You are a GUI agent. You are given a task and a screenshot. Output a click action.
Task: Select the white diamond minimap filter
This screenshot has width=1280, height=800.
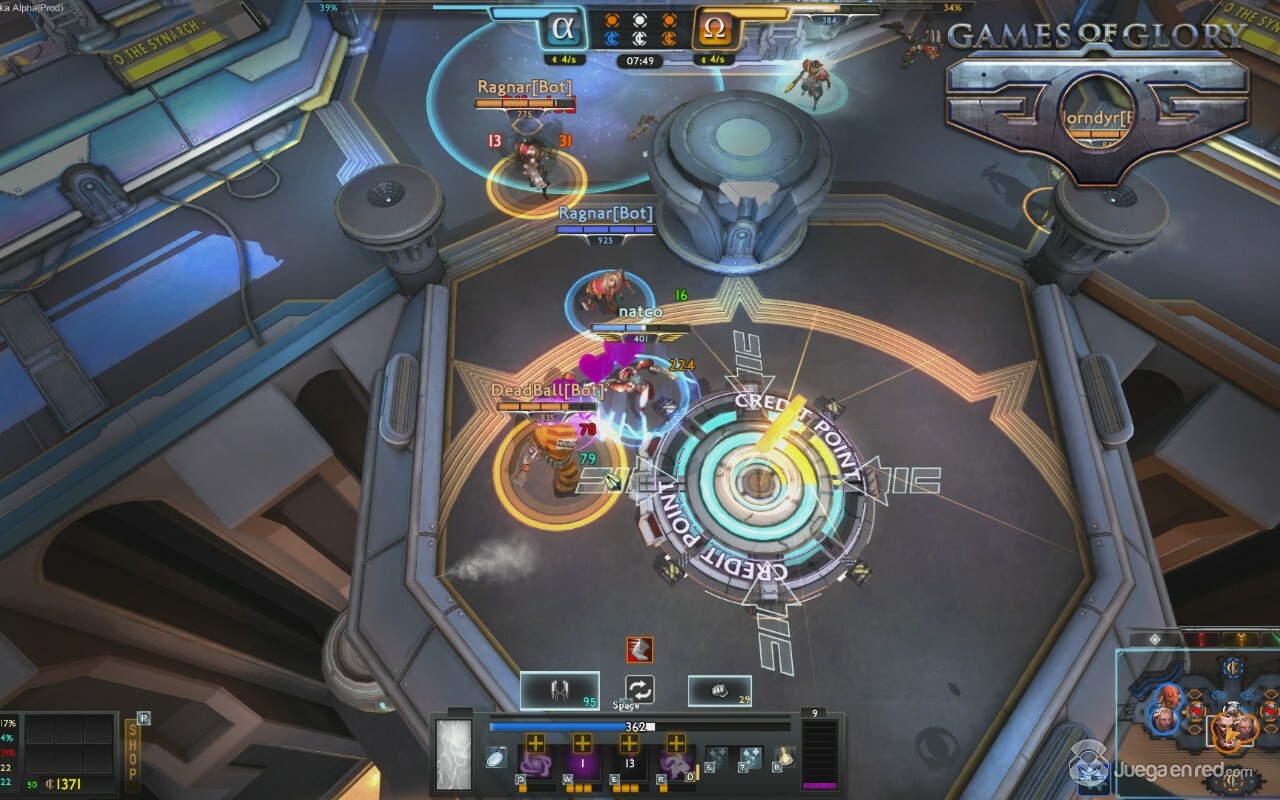[x=1154, y=638]
